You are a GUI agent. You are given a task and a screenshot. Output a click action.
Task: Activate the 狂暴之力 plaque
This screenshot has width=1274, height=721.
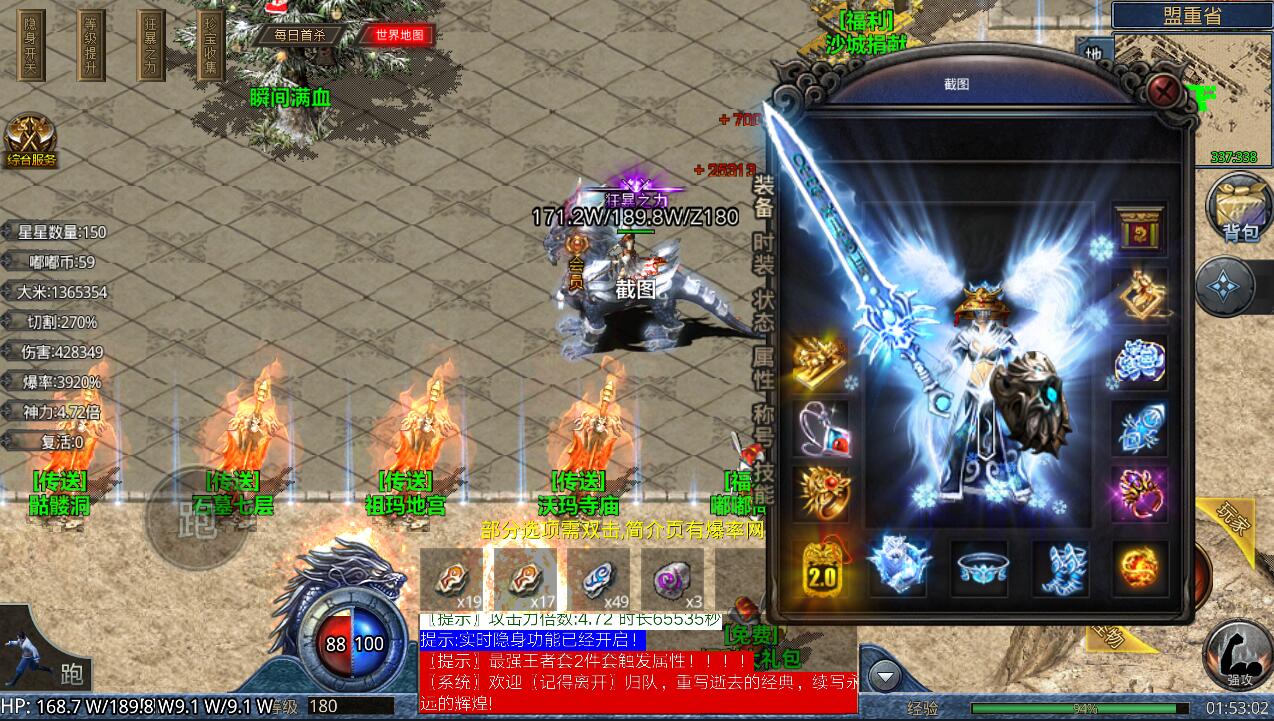pos(151,46)
